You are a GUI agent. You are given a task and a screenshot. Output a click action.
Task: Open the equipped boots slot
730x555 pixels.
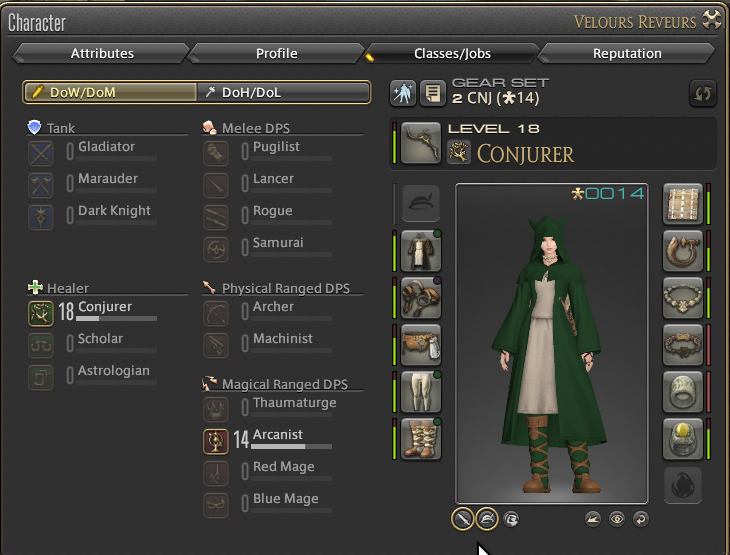tap(421, 438)
